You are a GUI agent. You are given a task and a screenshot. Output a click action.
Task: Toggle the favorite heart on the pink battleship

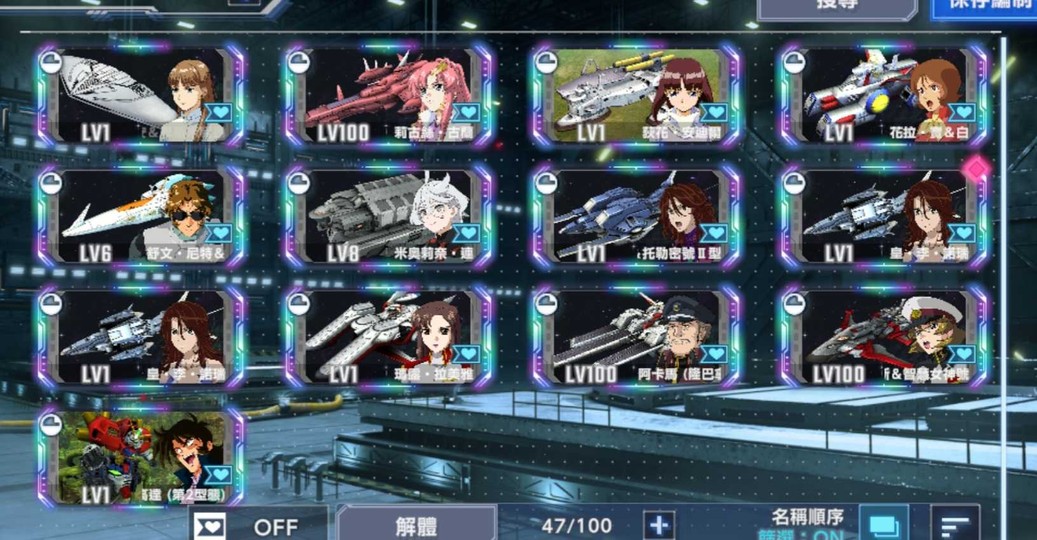[467, 111]
